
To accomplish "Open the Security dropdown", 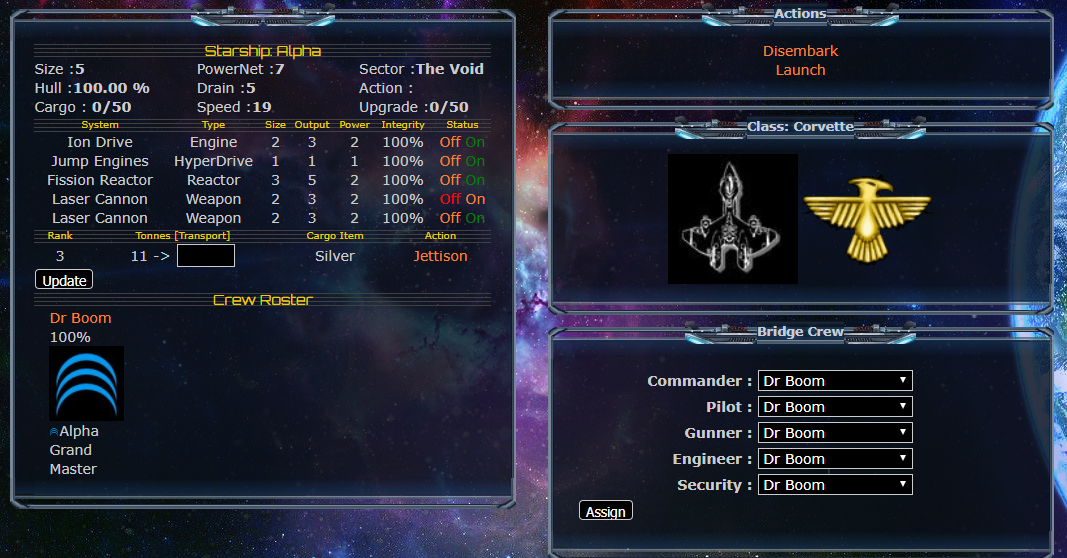I will 835,485.
